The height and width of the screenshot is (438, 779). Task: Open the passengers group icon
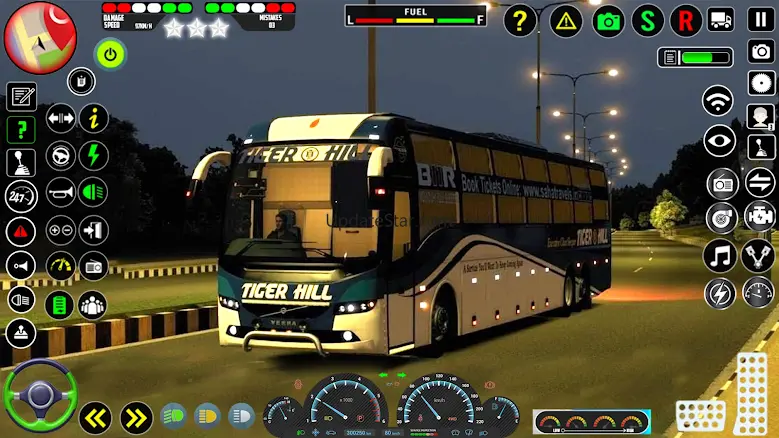click(92, 305)
